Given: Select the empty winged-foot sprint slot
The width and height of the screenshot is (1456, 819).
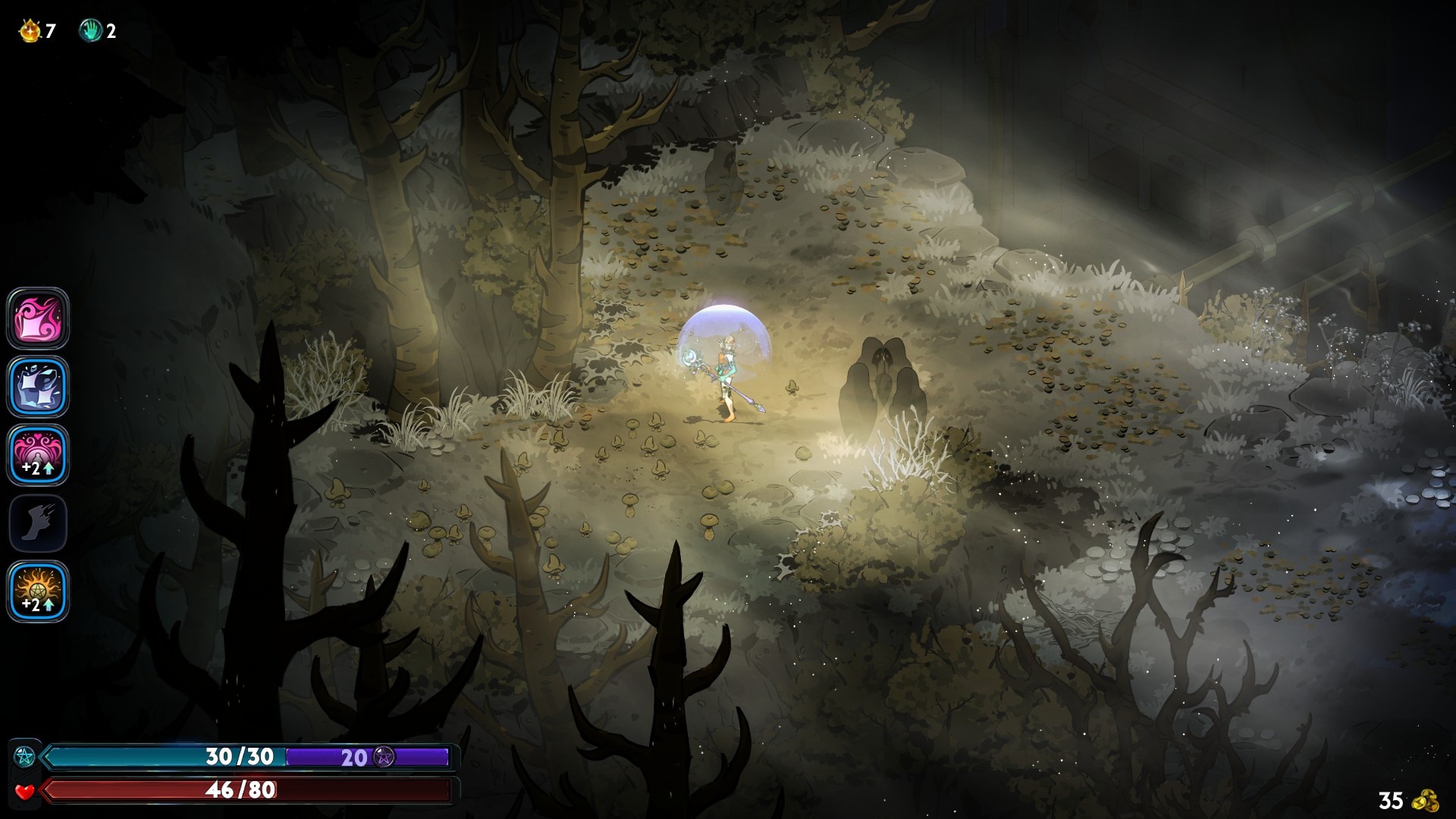Looking at the screenshot, I should [38, 523].
